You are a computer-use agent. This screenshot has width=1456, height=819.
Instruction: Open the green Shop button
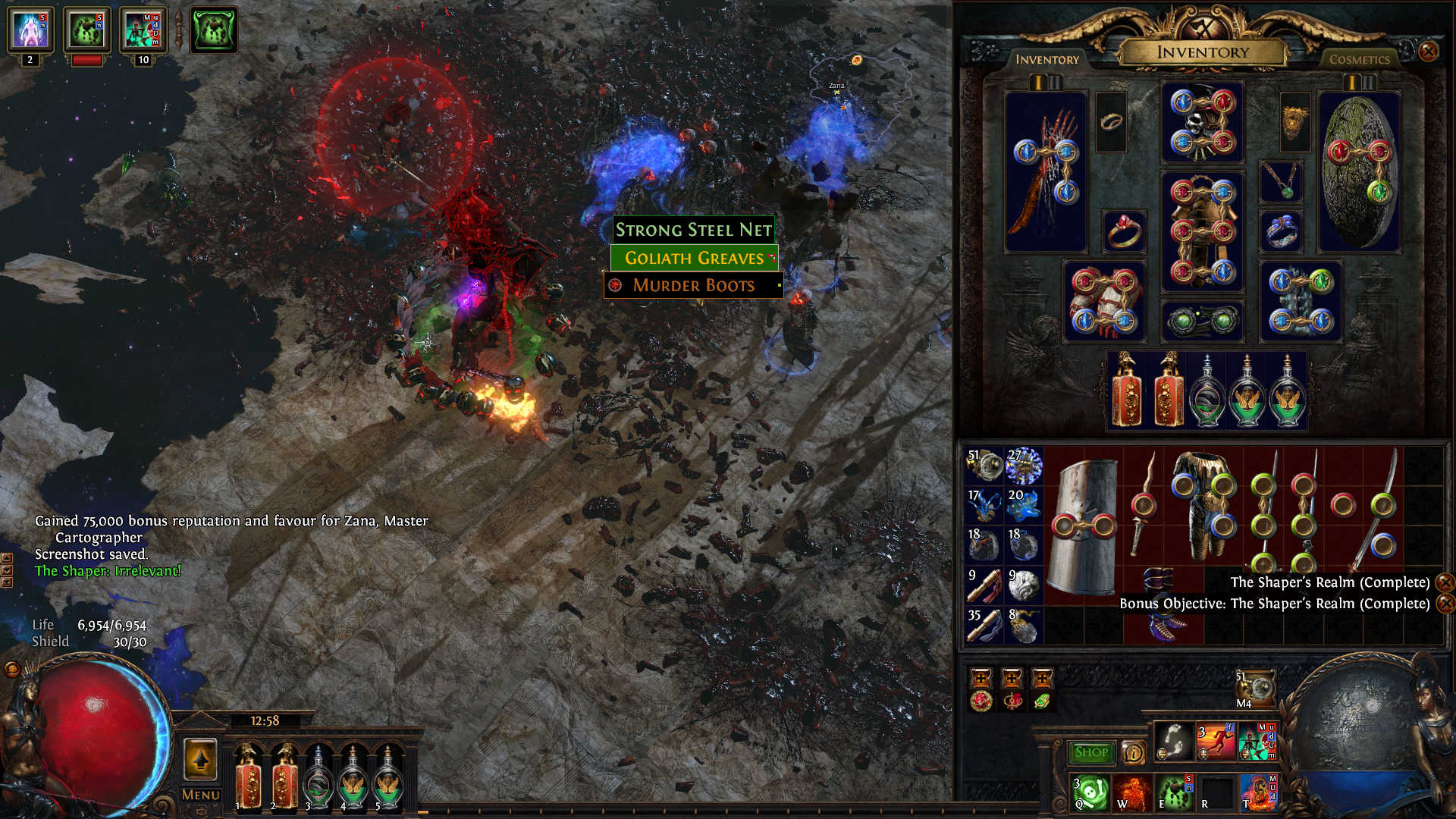pyautogui.click(x=1091, y=752)
